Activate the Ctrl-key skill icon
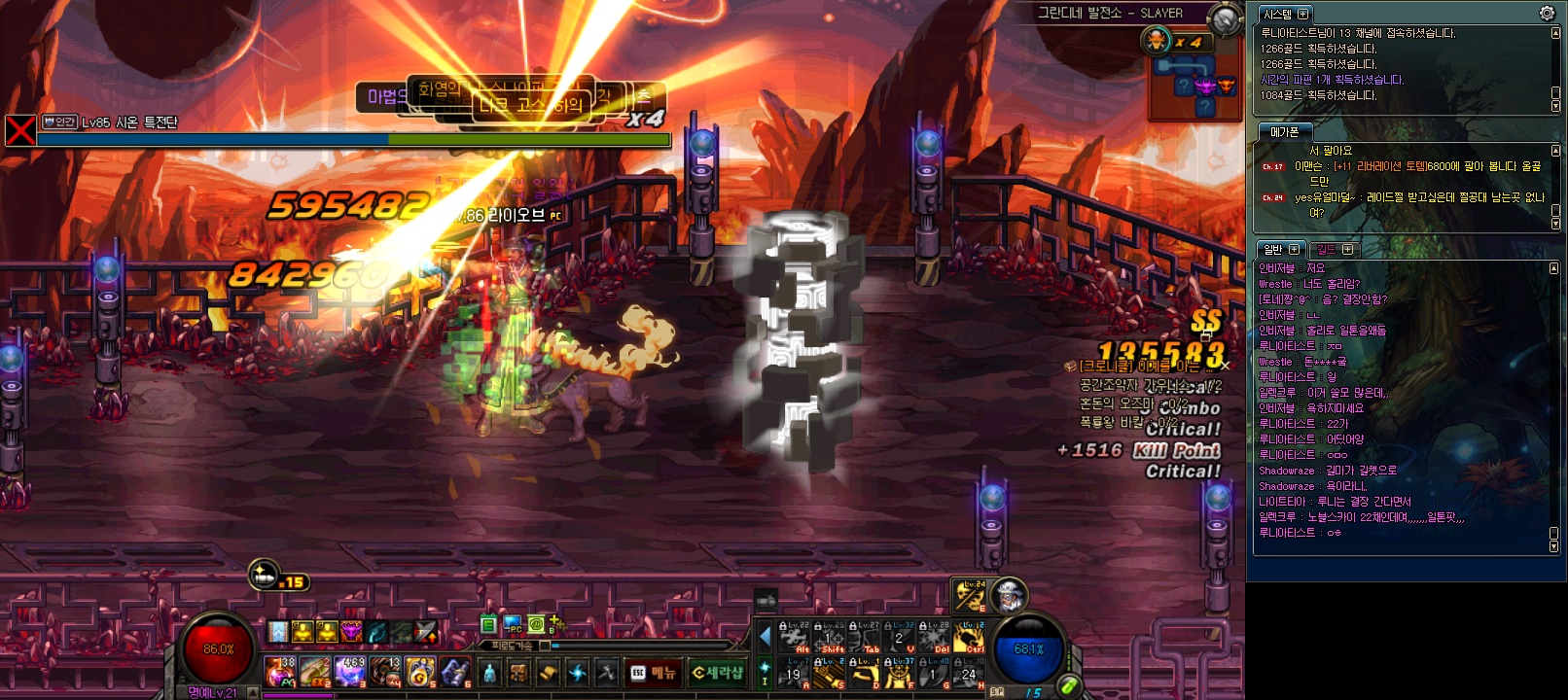This screenshot has height=700, width=1568. 968,637
